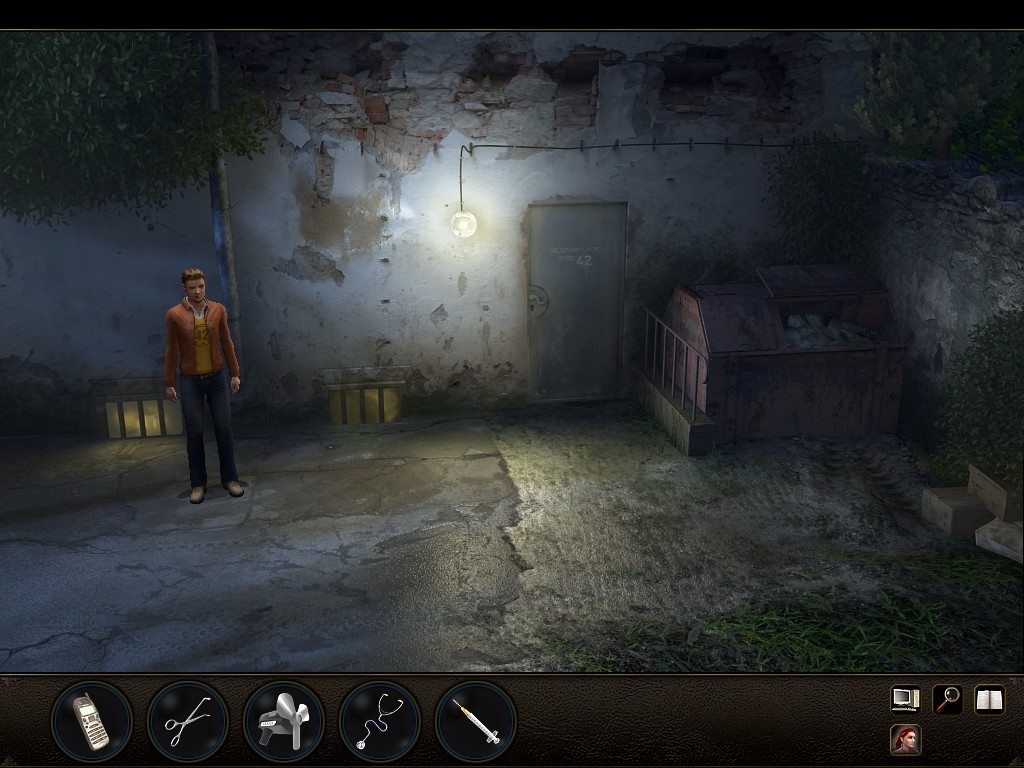Image resolution: width=1024 pixels, height=768 pixels.
Task: Choose the stethoscope in the inventory
Action: 380,721
